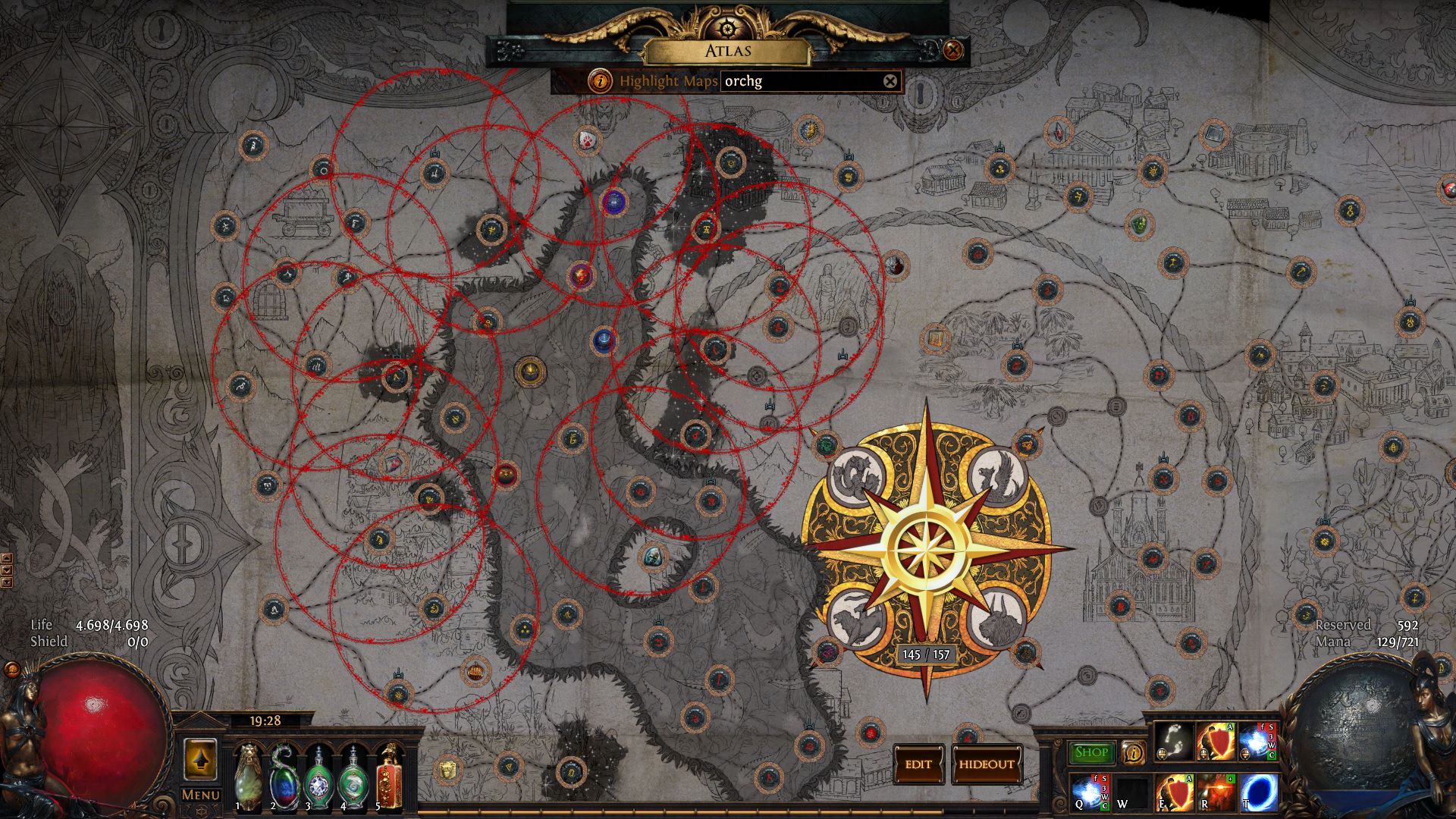Screen dimensions: 1456x819
Task: Close the Atlas window
Action: [x=953, y=51]
